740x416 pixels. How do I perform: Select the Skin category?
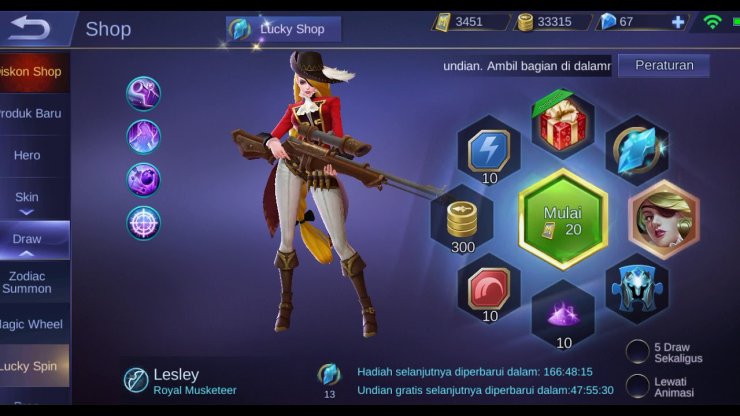pyautogui.click(x=27, y=197)
